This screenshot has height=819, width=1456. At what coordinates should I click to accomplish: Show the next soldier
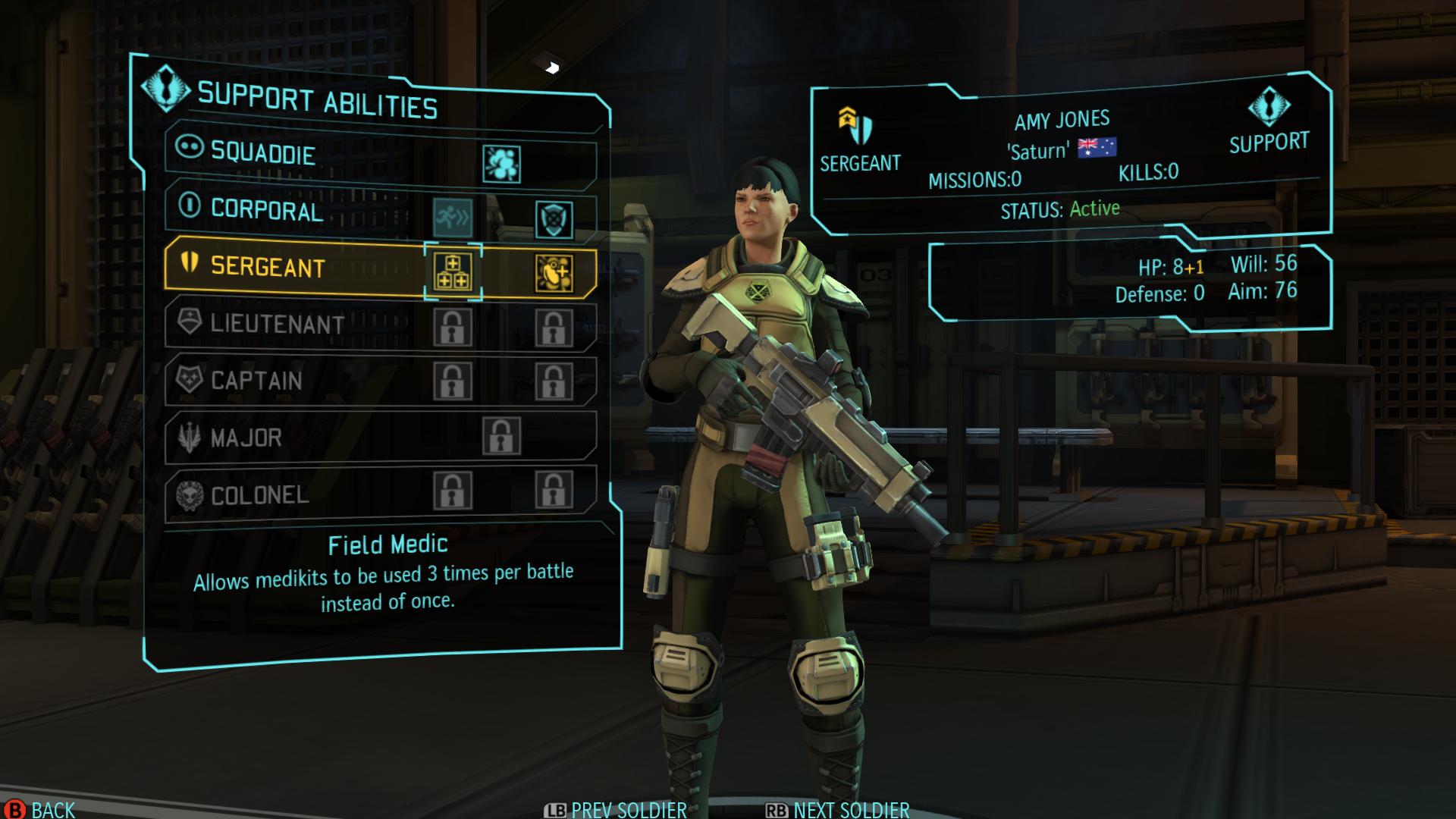point(851,811)
